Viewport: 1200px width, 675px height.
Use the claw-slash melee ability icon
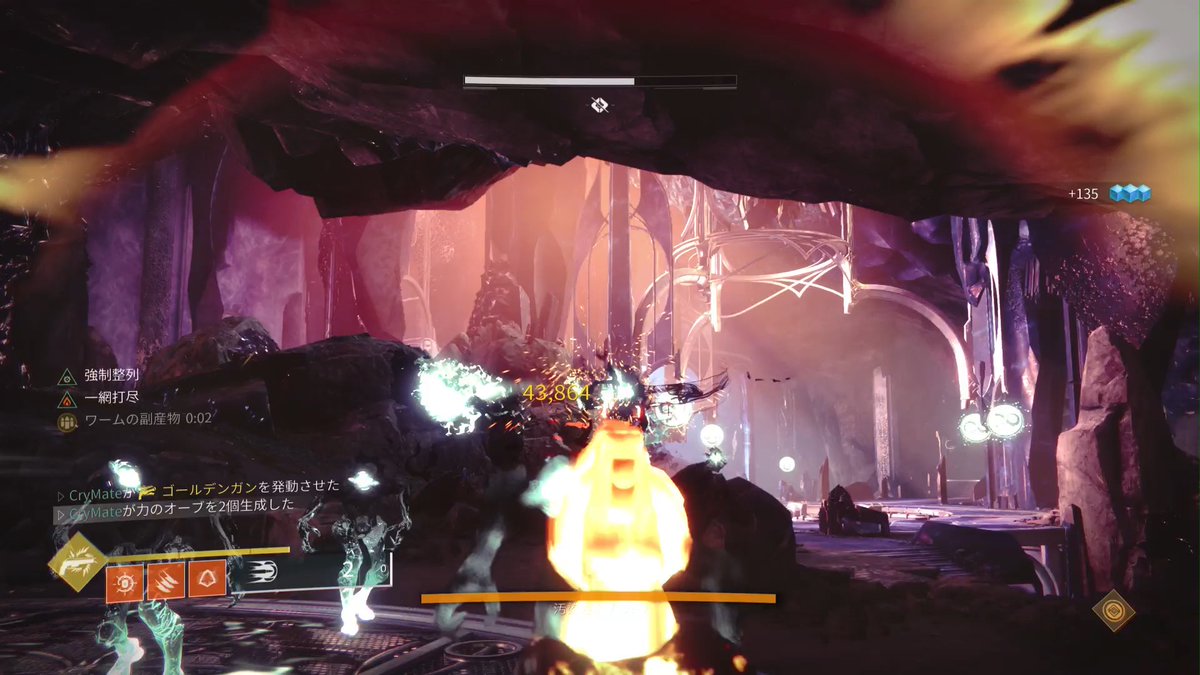[166, 581]
